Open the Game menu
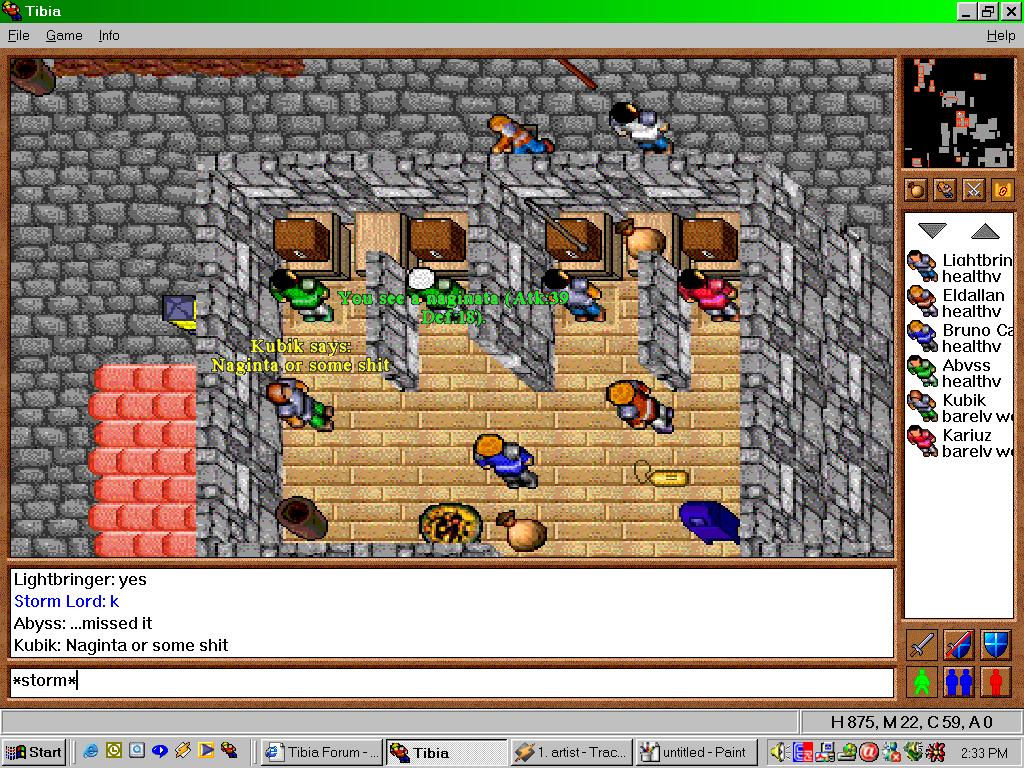 pyautogui.click(x=64, y=35)
